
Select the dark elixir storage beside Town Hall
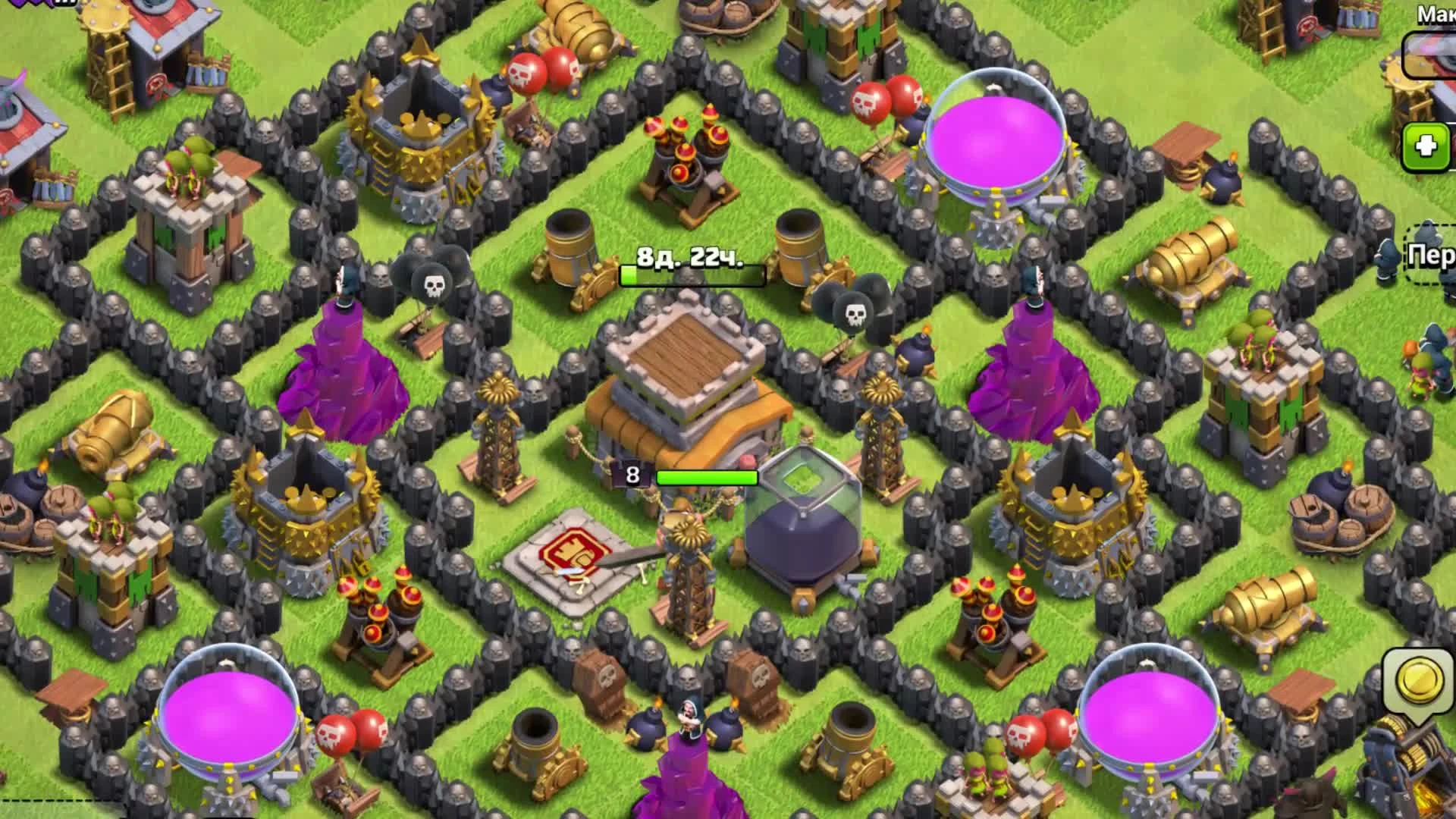(804, 531)
